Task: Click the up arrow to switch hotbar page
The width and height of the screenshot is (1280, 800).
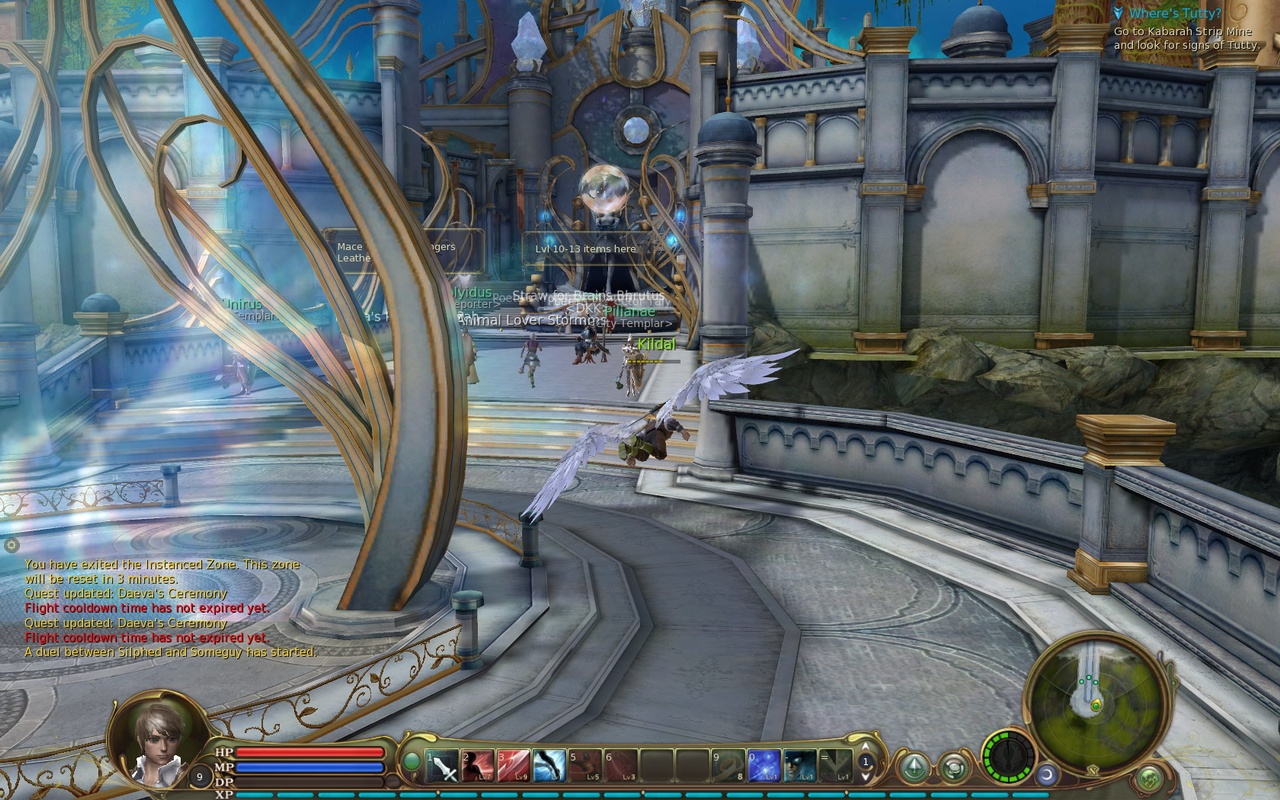Action: 865,747
